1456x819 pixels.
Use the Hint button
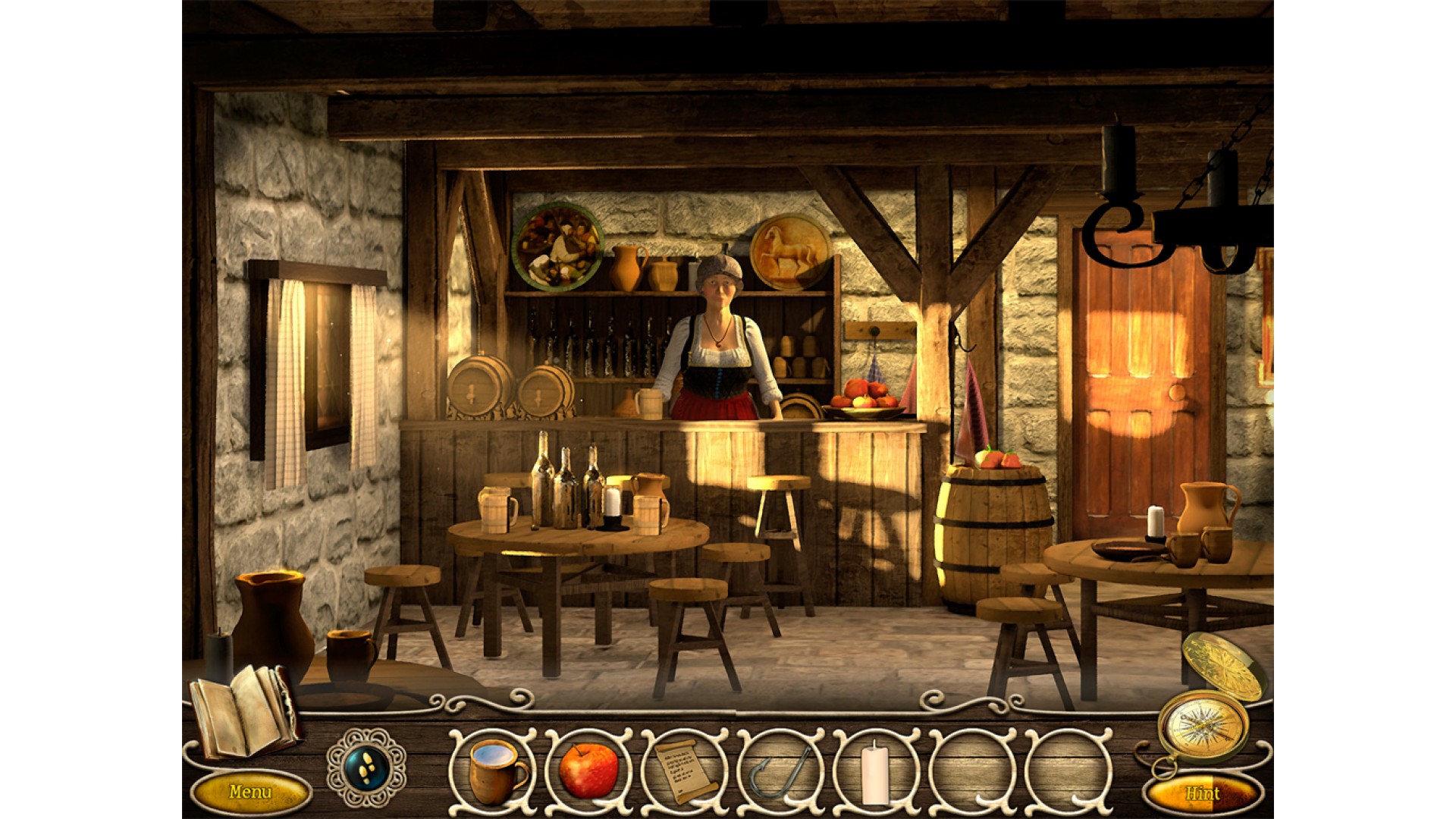(x=1202, y=793)
